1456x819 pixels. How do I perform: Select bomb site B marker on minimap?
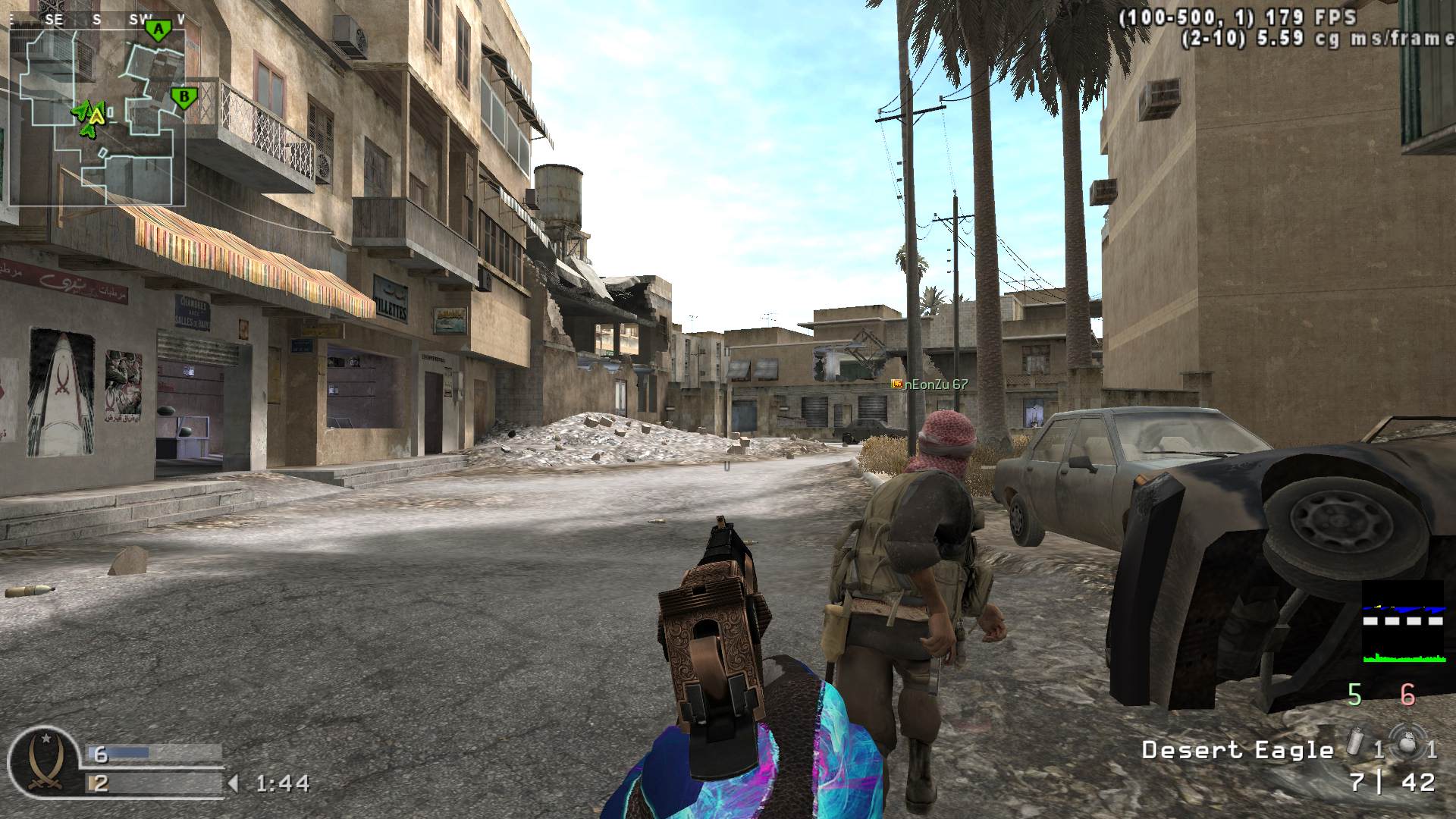(182, 97)
